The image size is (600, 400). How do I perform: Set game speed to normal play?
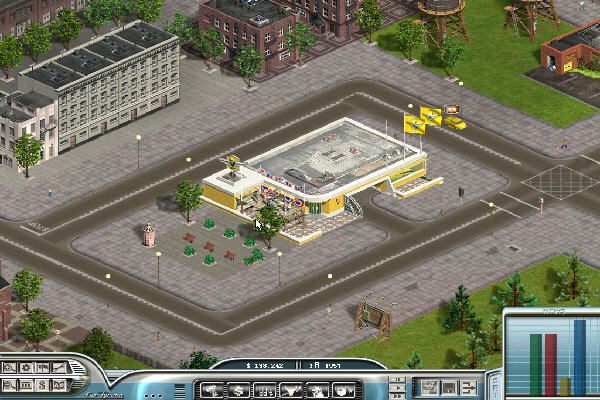(x=399, y=386)
